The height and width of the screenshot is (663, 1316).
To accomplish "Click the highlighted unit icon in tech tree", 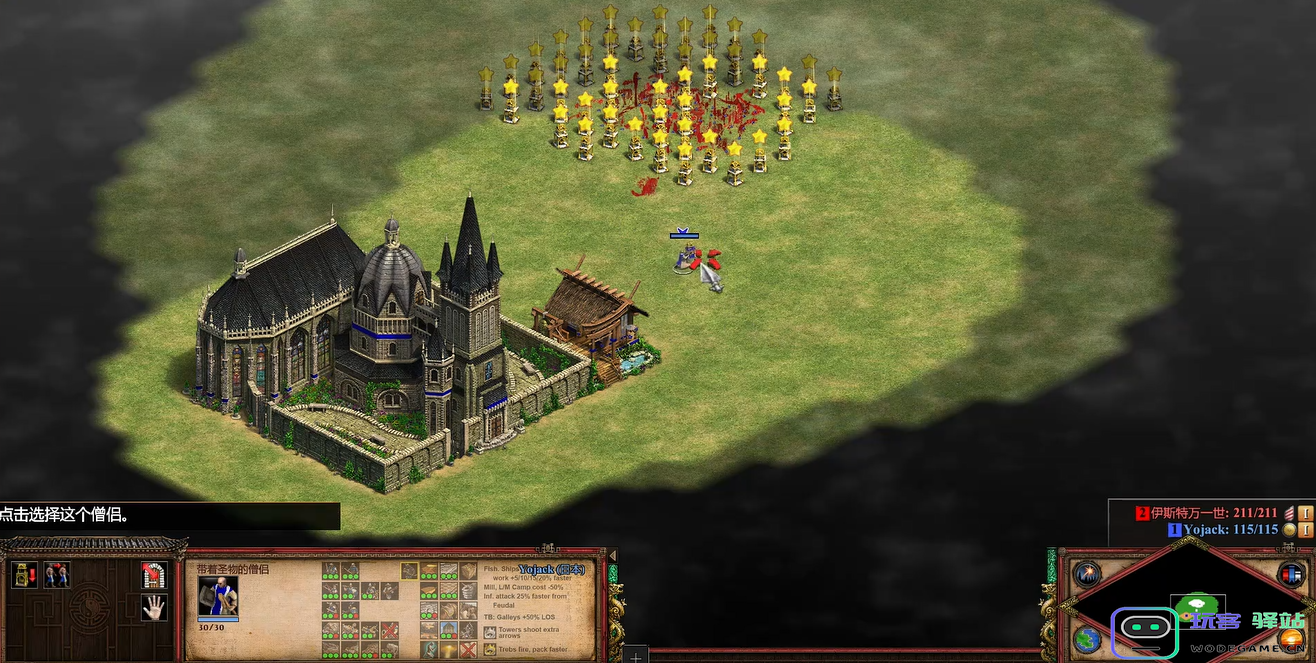I will point(409,571).
